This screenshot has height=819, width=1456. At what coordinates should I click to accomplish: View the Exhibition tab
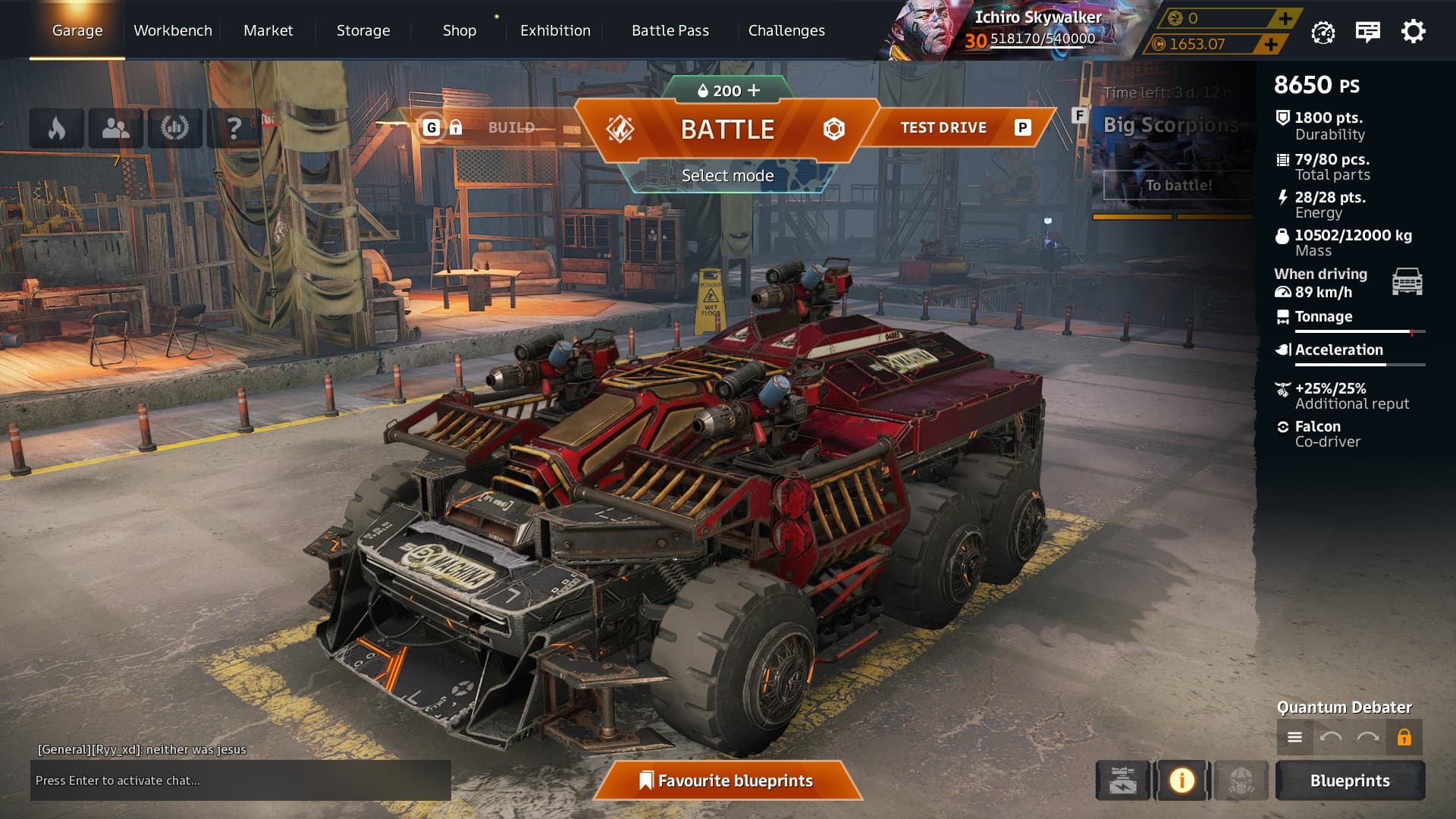(x=554, y=30)
